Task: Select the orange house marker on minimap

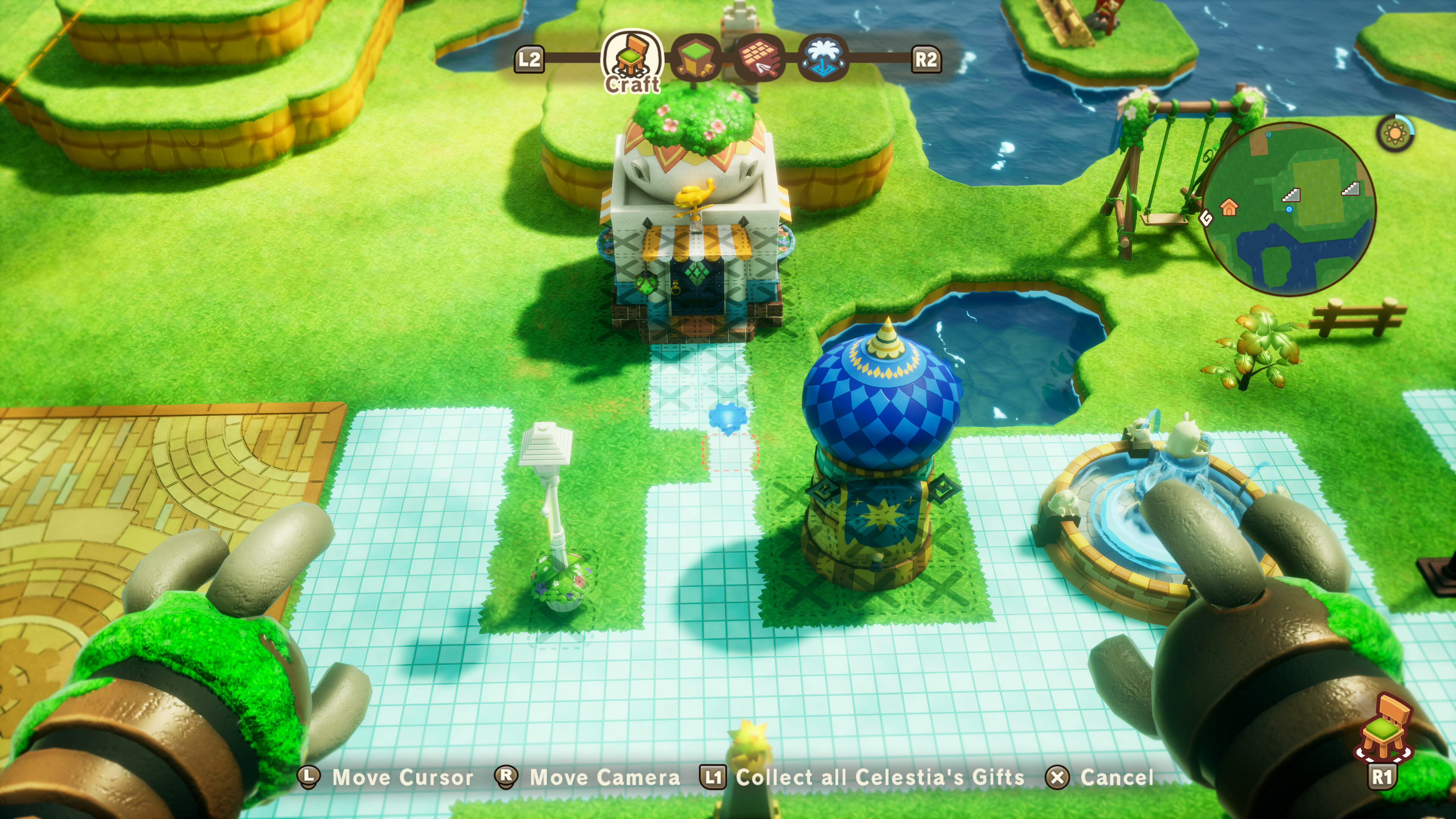Action: tap(1229, 207)
